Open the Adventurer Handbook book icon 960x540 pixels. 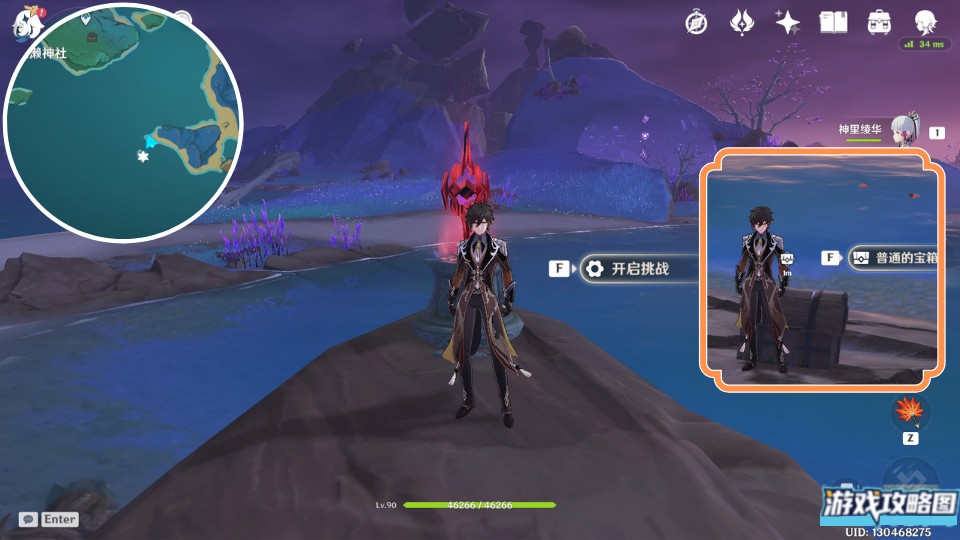coord(833,23)
